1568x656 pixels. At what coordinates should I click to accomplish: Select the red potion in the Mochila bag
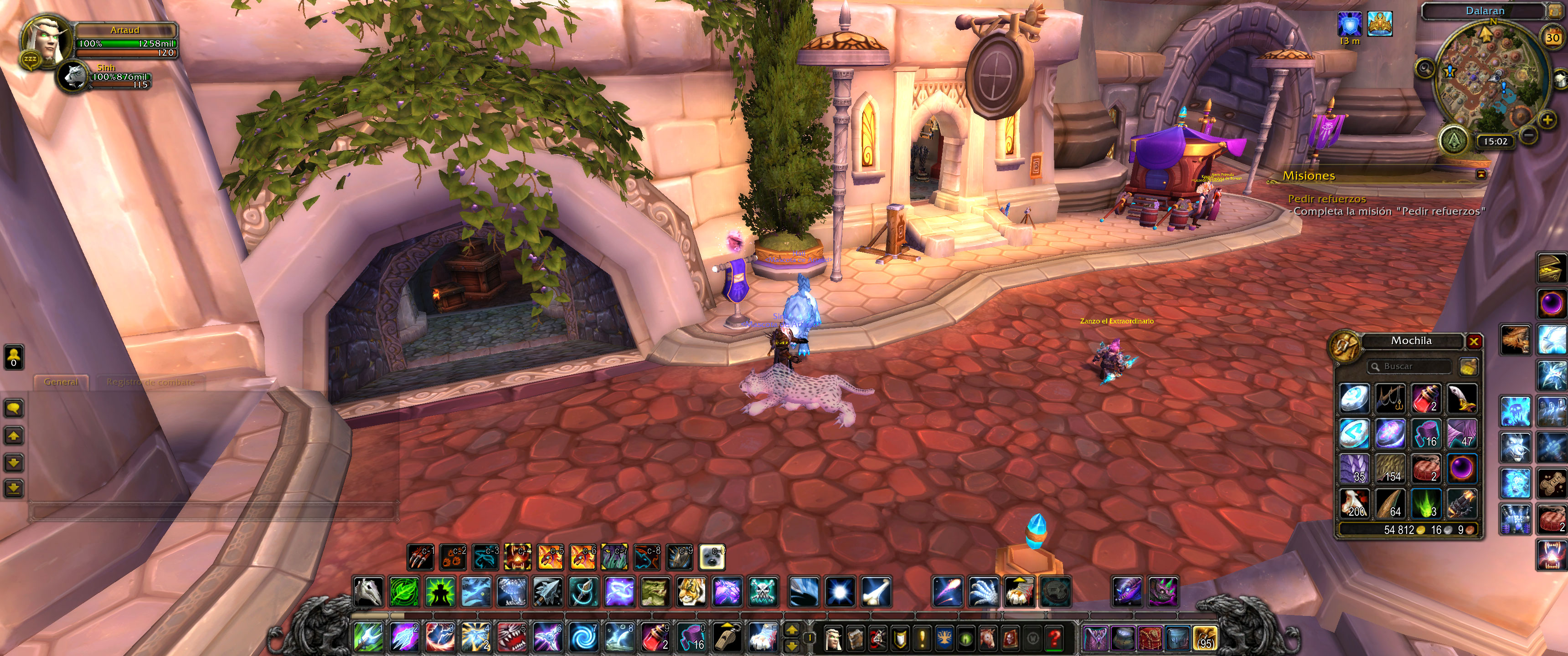(1426, 399)
